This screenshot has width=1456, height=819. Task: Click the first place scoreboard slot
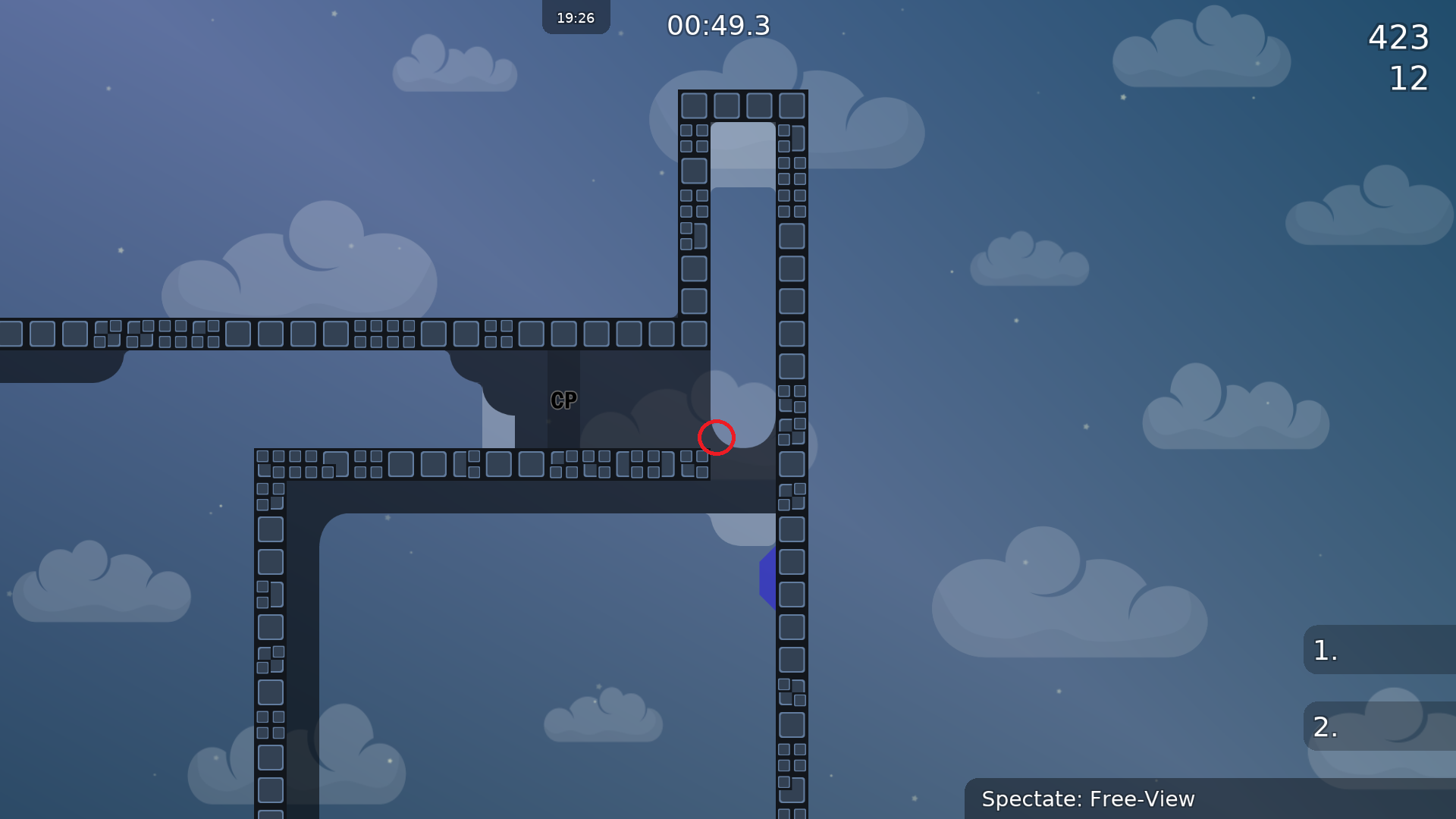pos(1380,651)
